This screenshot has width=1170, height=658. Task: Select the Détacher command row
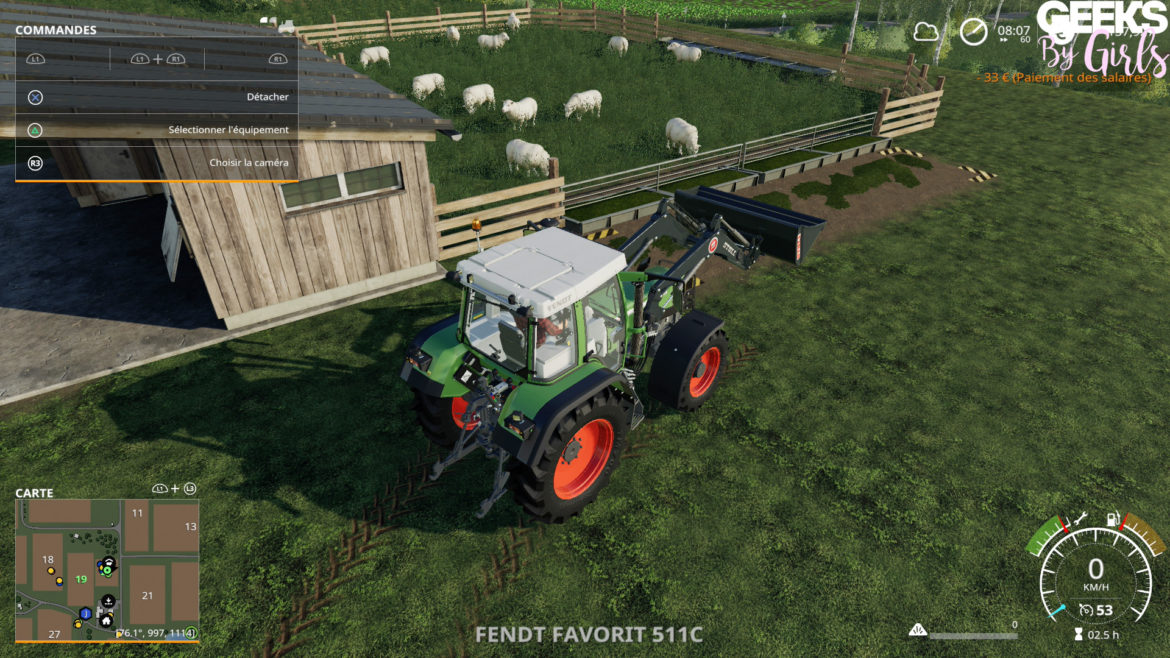click(156, 97)
